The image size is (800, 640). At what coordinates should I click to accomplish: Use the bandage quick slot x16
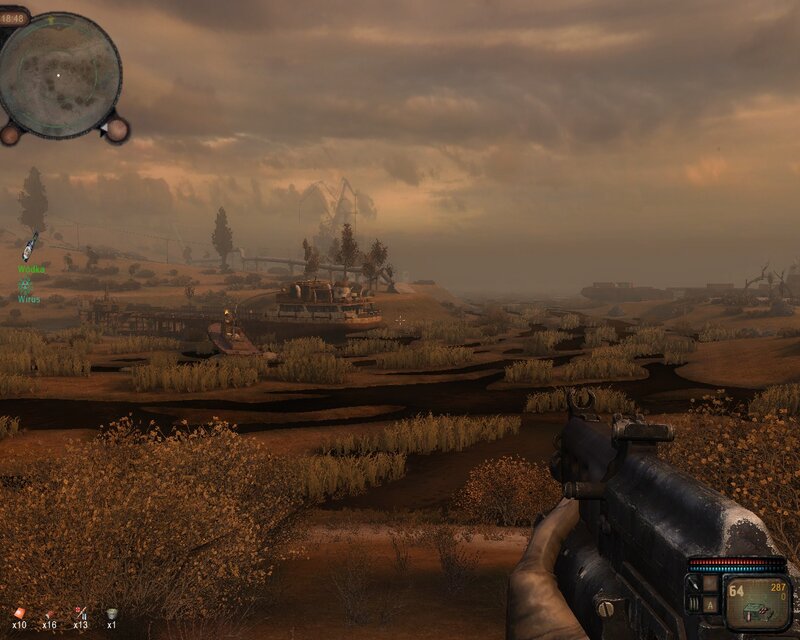click(x=48, y=614)
